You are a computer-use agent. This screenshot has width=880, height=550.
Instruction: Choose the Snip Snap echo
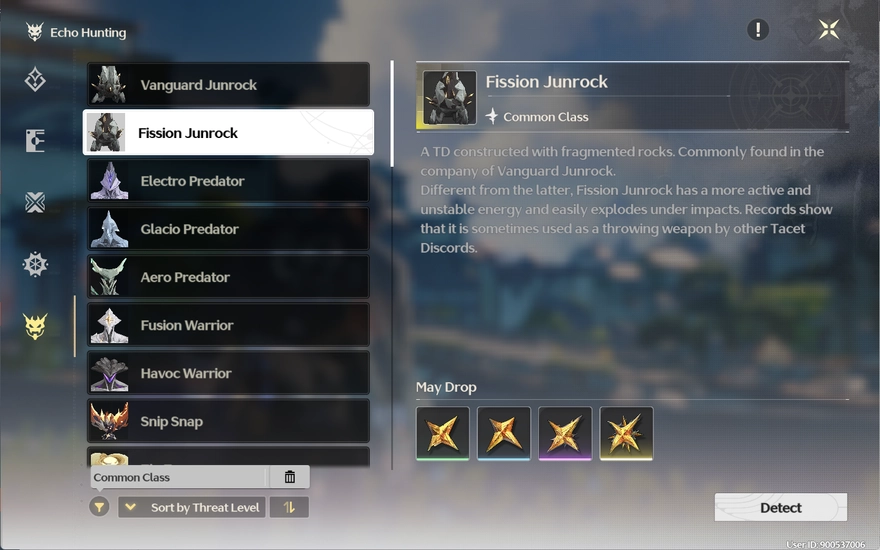(228, 421)
